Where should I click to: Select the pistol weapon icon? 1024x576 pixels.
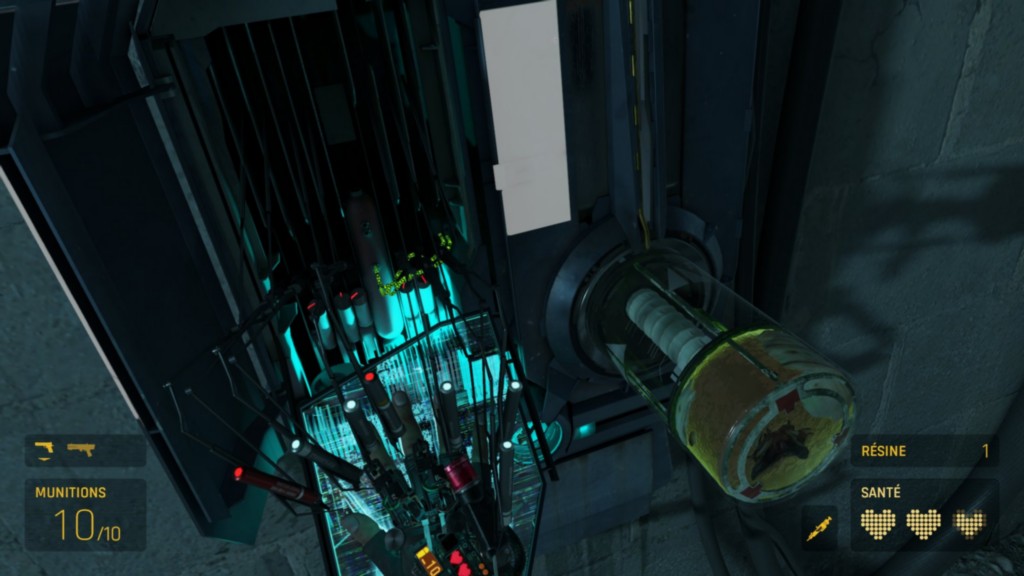coord(43,449)
